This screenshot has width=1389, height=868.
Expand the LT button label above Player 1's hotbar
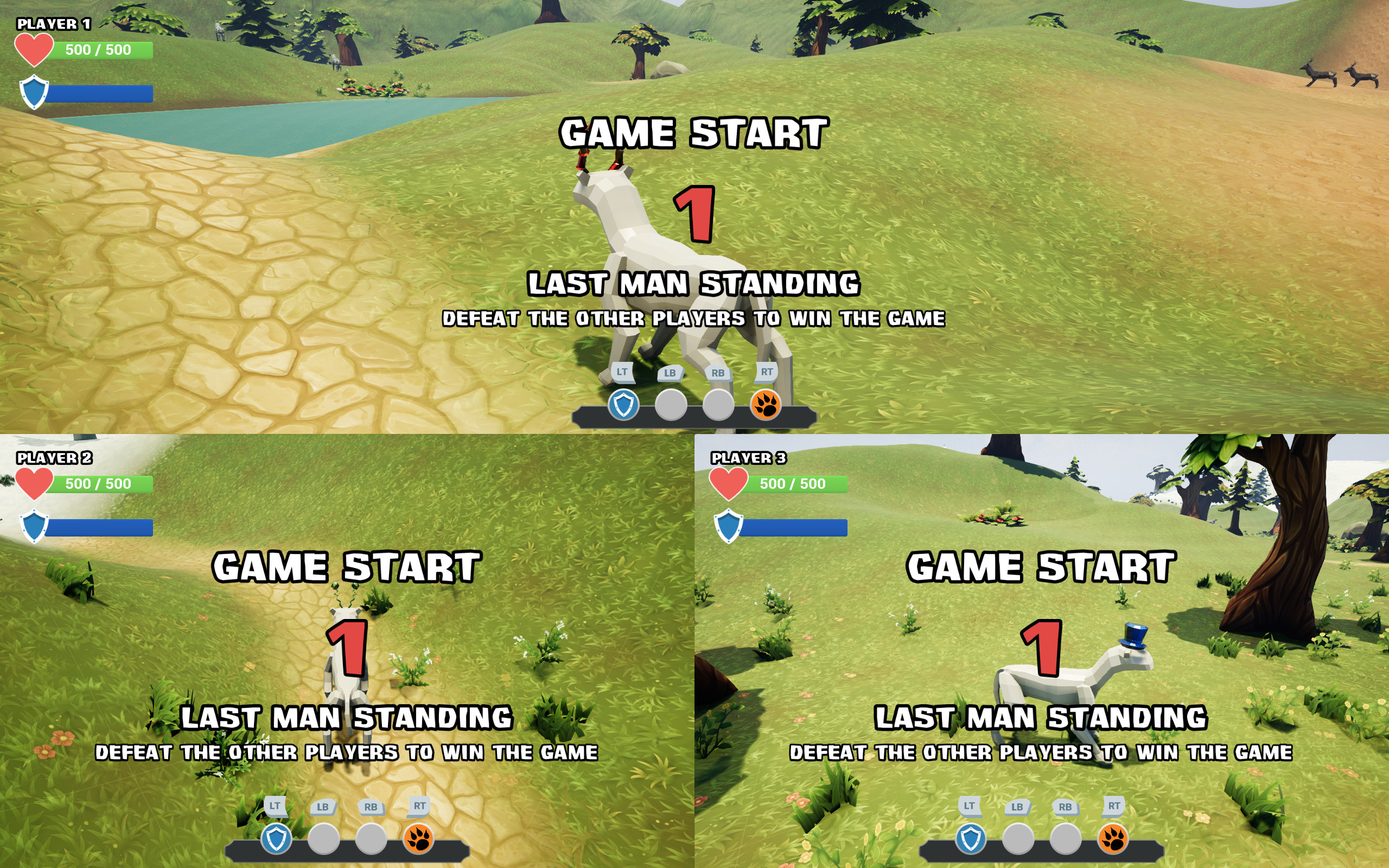(x=622, y=372)
